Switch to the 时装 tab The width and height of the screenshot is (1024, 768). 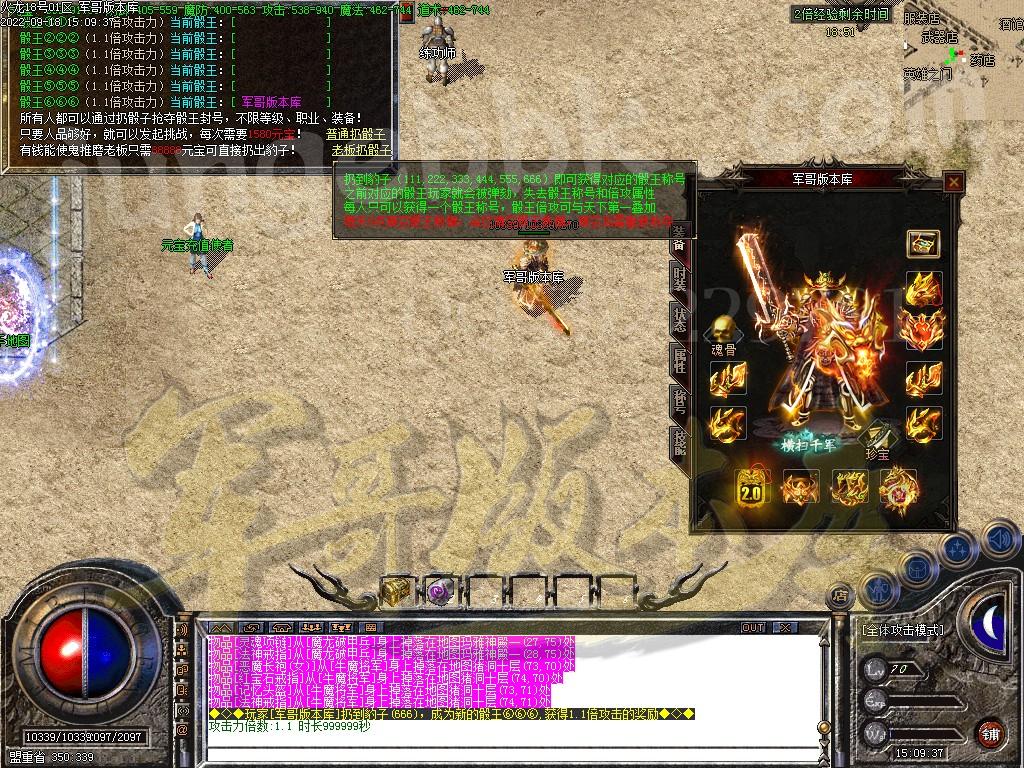point(680,279)
